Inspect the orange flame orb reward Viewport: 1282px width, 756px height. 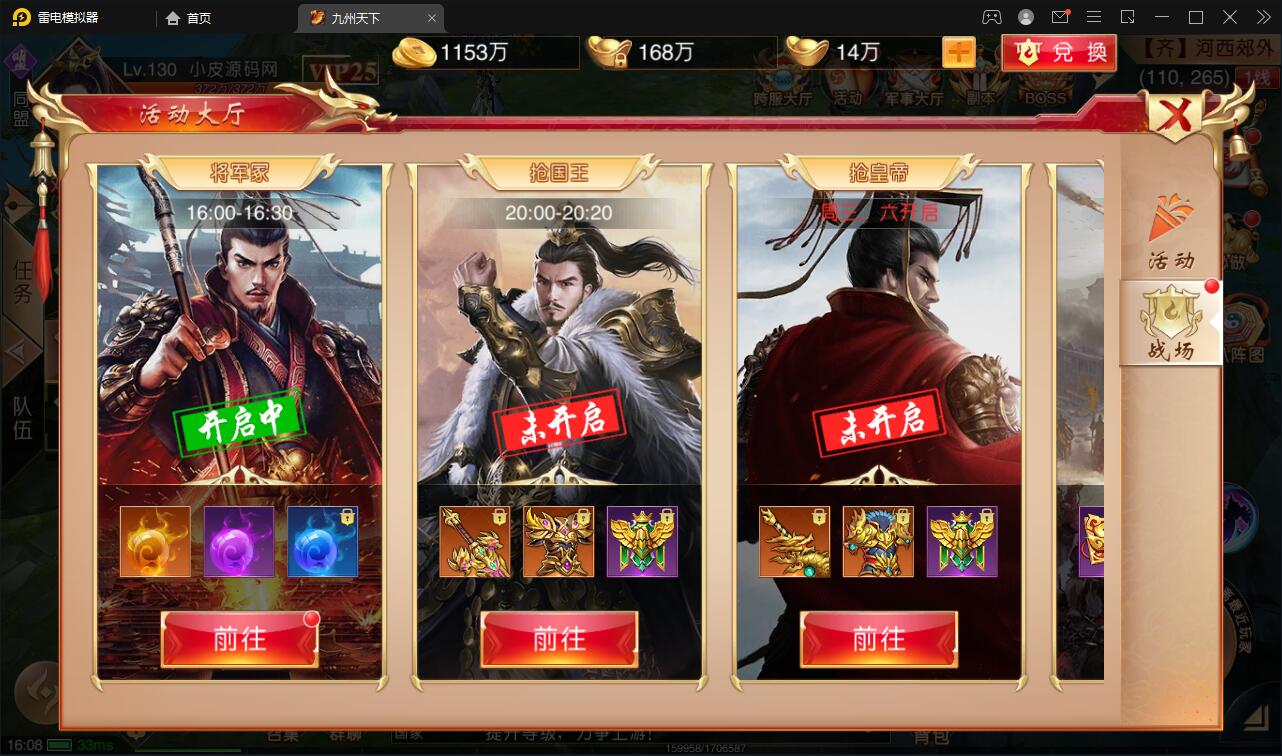tap(155, 542)
